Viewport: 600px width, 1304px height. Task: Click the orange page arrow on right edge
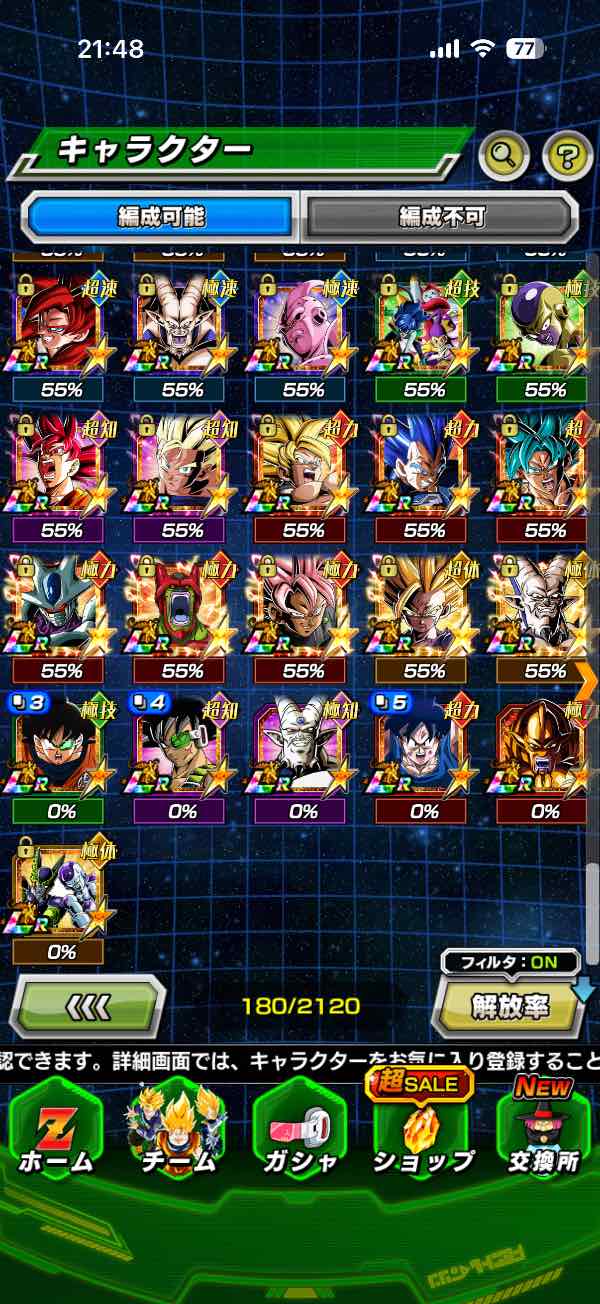pyautogui.click(x=586, y=680)
